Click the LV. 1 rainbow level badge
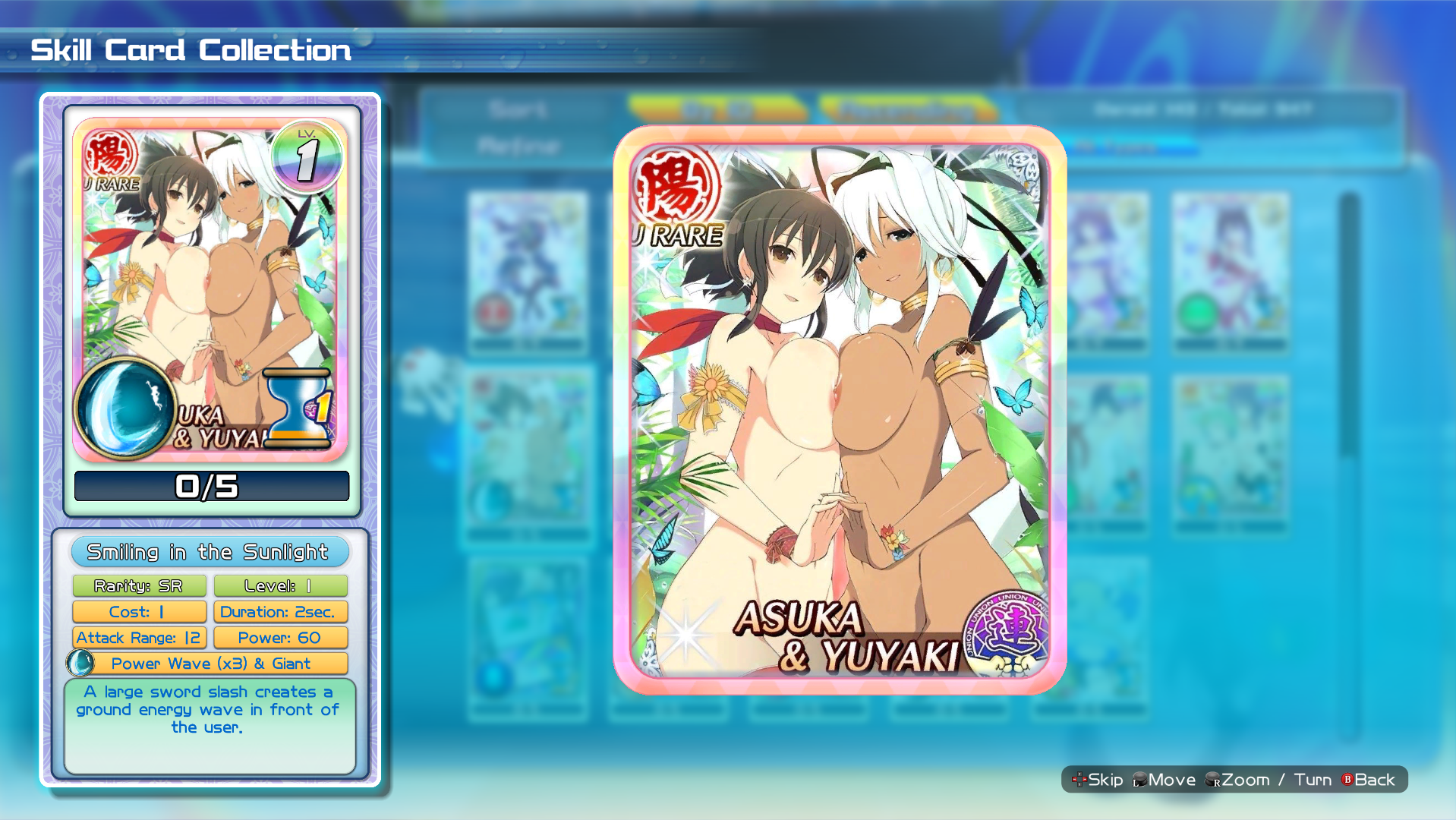This screenshot has width=1456, height=820. point(307,156)
